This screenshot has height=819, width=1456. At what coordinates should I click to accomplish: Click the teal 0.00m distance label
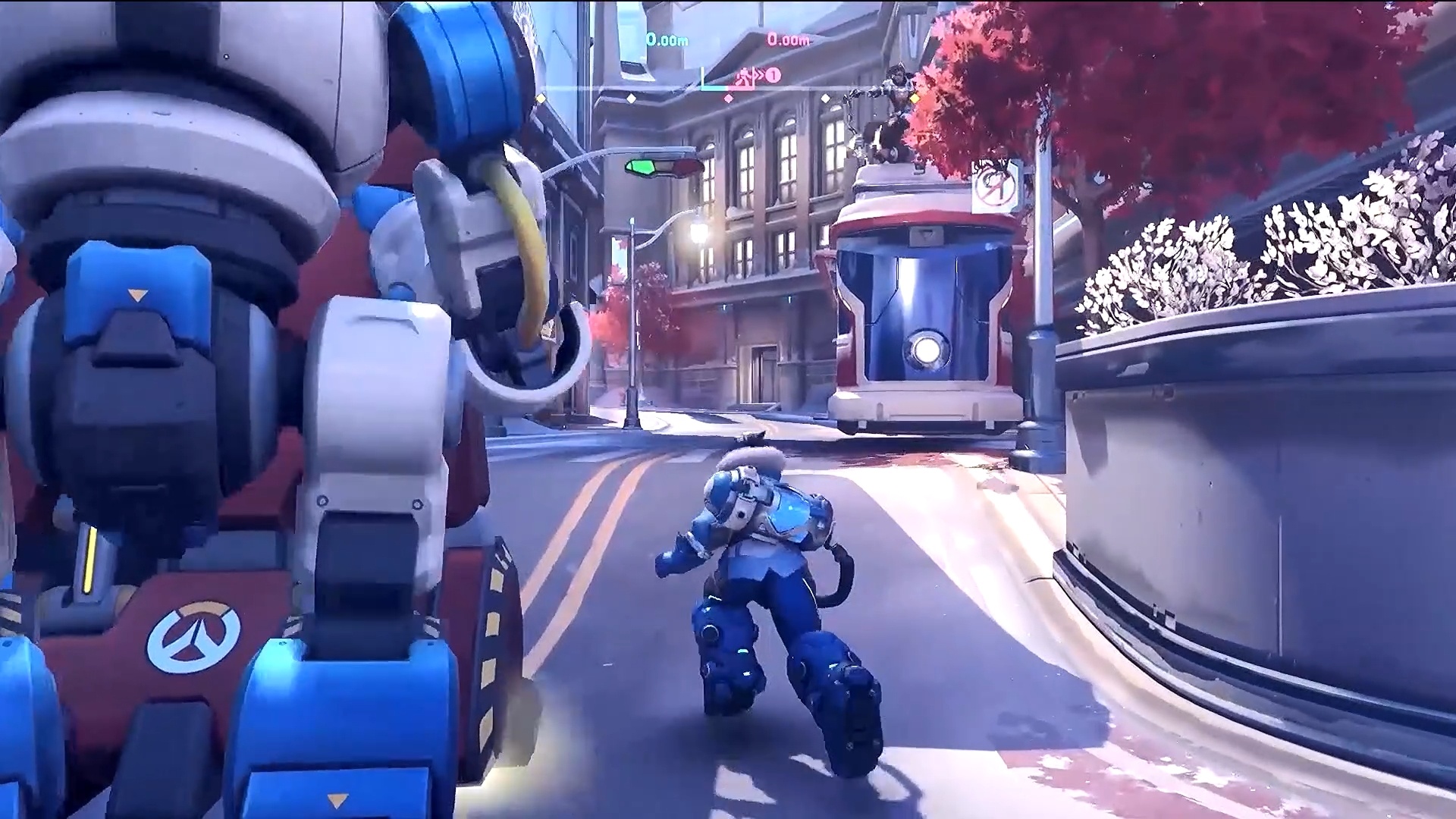[667, 40]
